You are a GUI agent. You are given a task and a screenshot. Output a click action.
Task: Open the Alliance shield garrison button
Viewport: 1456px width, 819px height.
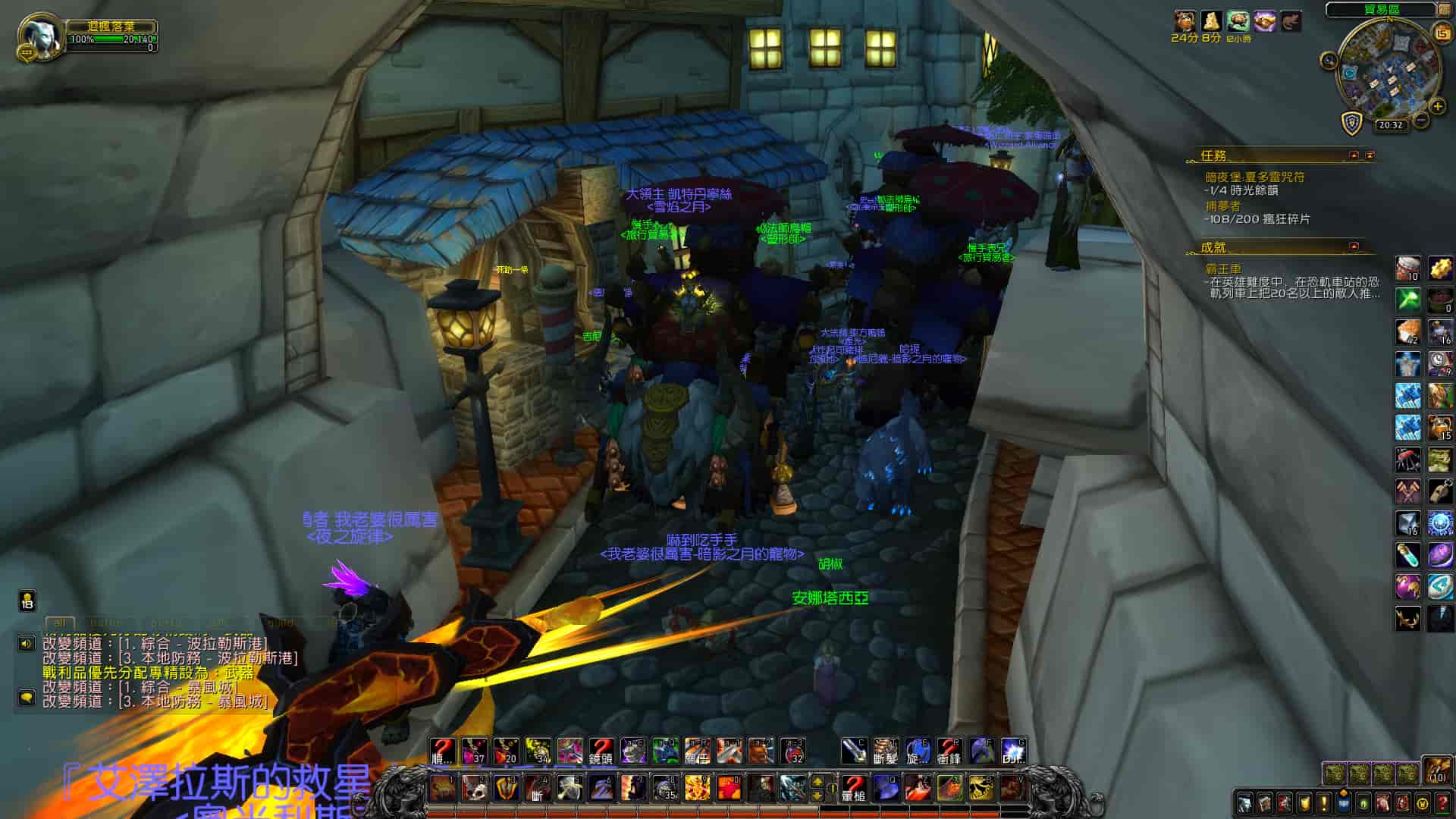point(1351,124)
